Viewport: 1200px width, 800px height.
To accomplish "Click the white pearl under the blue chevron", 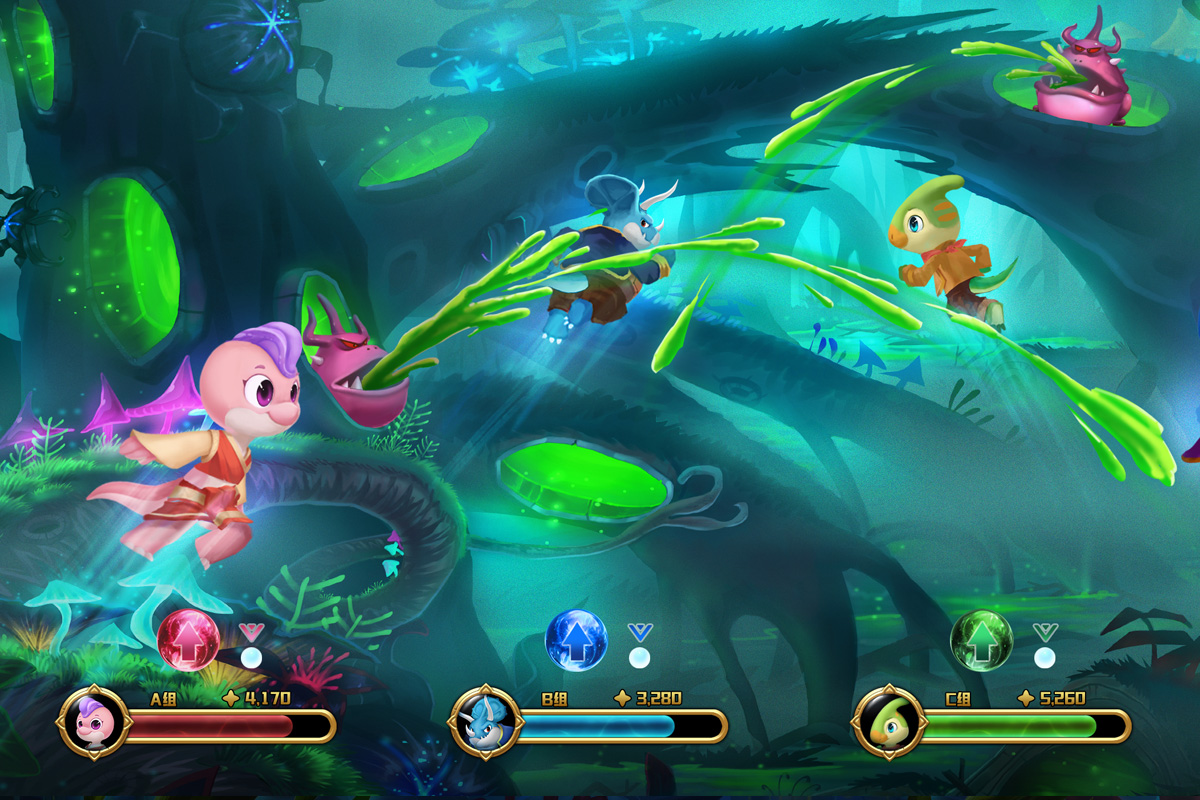I will (640, 657).
